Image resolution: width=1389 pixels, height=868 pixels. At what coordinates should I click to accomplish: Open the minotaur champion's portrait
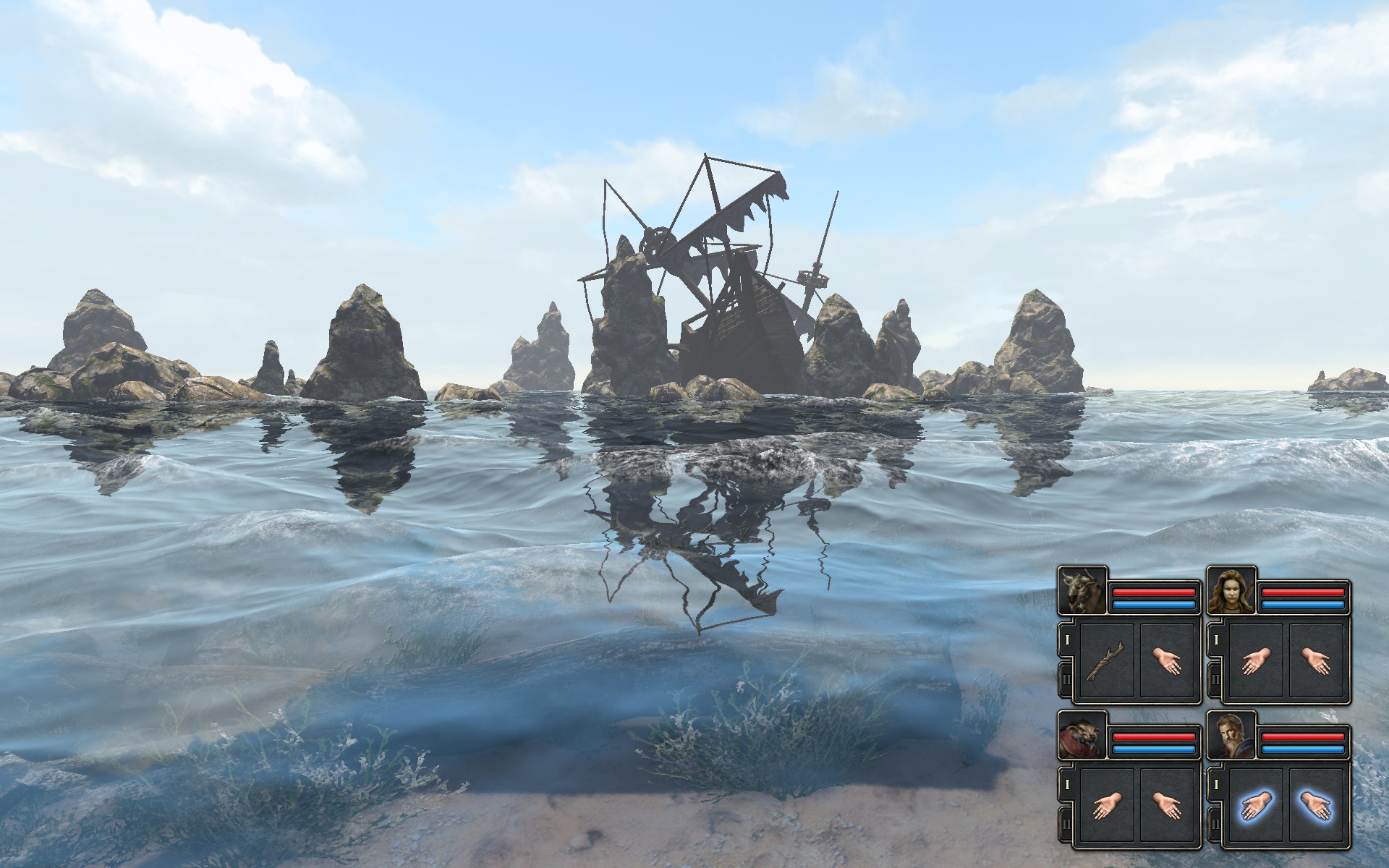pyautogui.click(x=1082, y=590)
